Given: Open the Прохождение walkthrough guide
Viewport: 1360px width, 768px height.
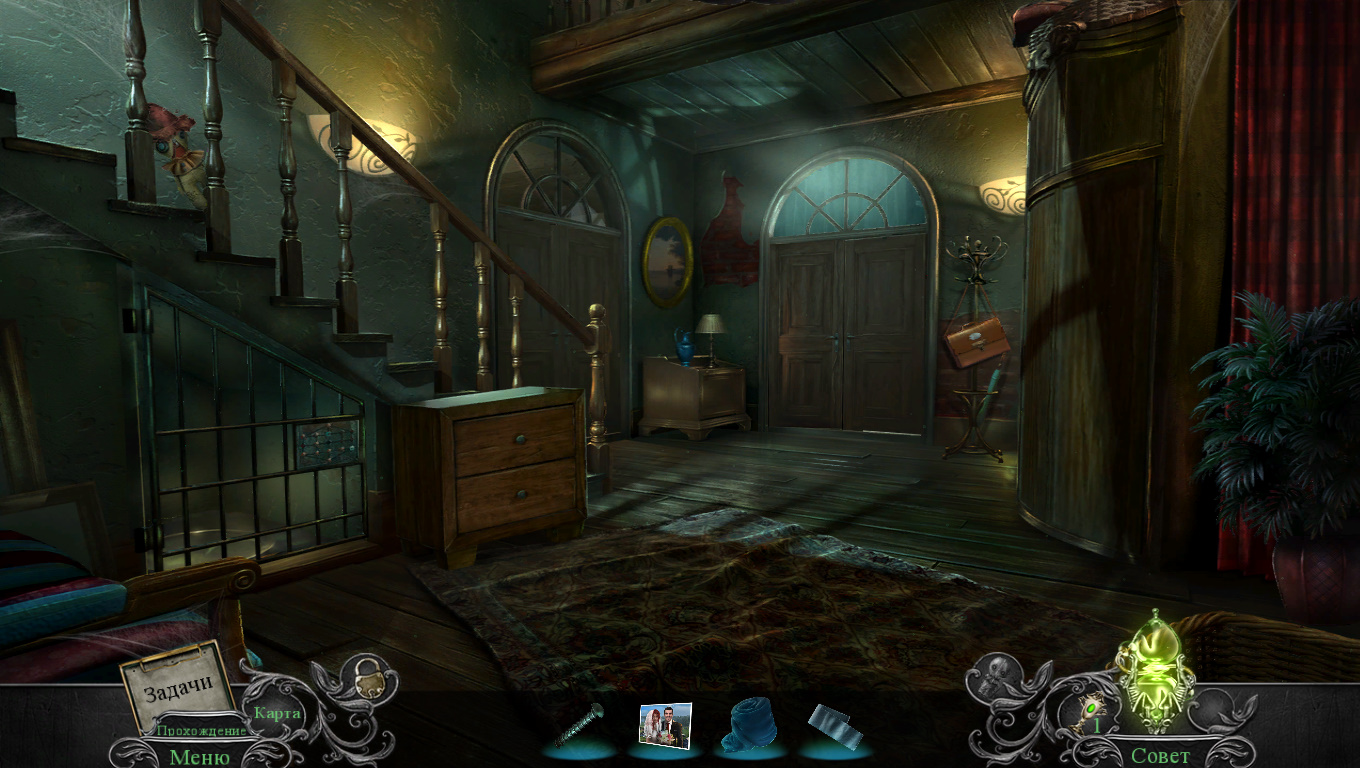Looking at the screenshot, I should click(200, 731).
